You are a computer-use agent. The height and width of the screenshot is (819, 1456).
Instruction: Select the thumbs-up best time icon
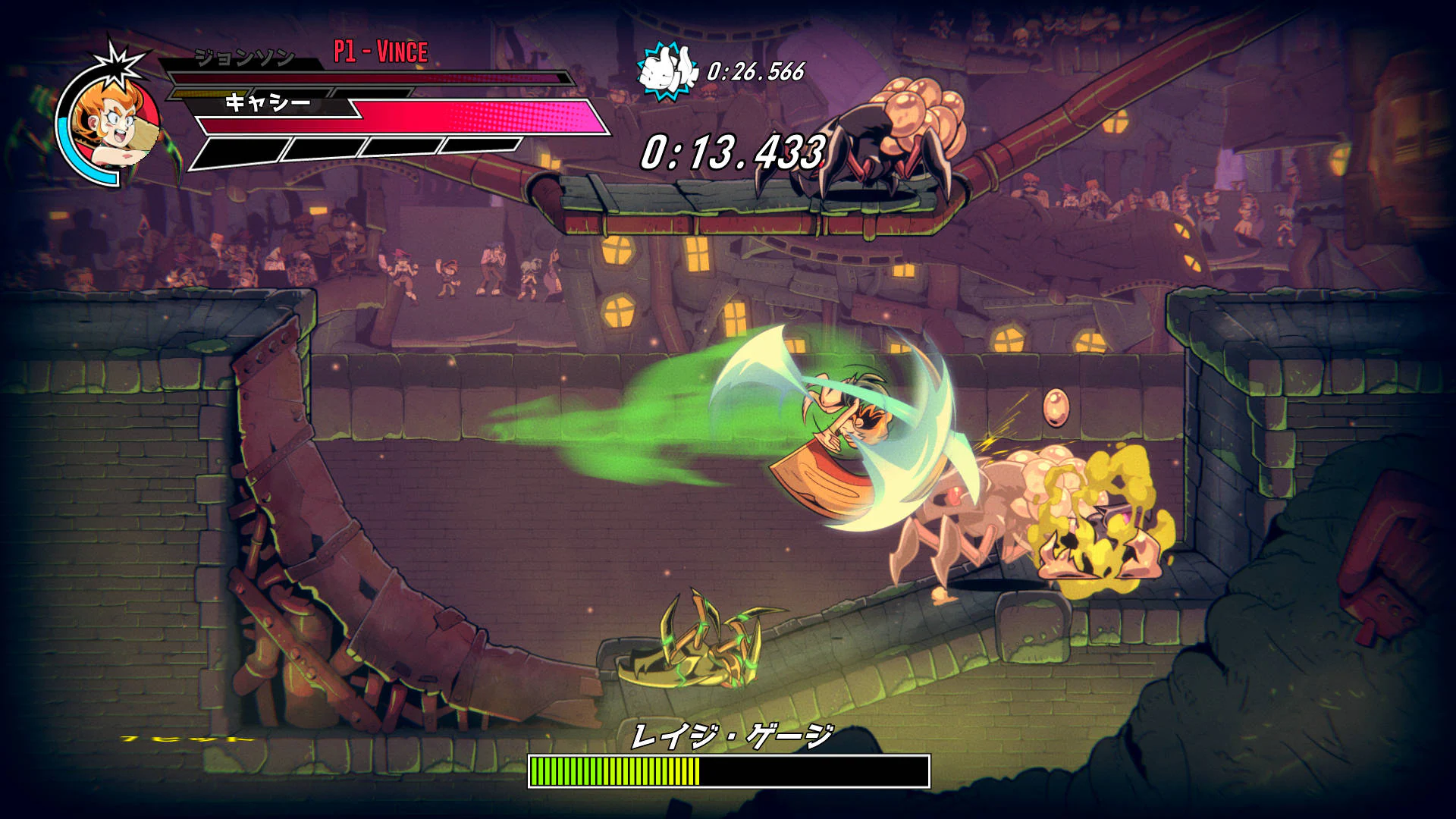[x=666, y=71]
